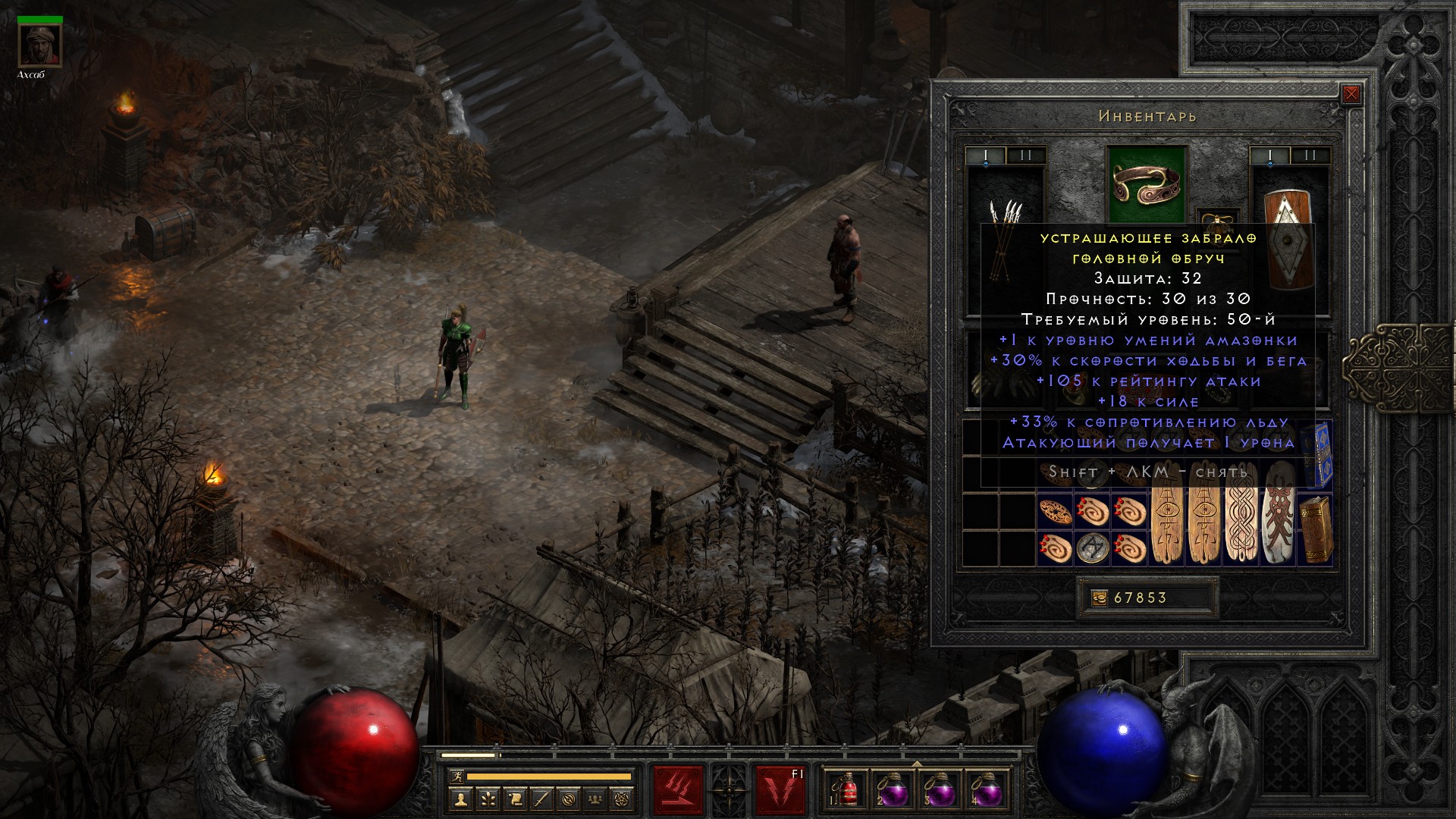Open the party menu from the mini panel

coord(597,799)
